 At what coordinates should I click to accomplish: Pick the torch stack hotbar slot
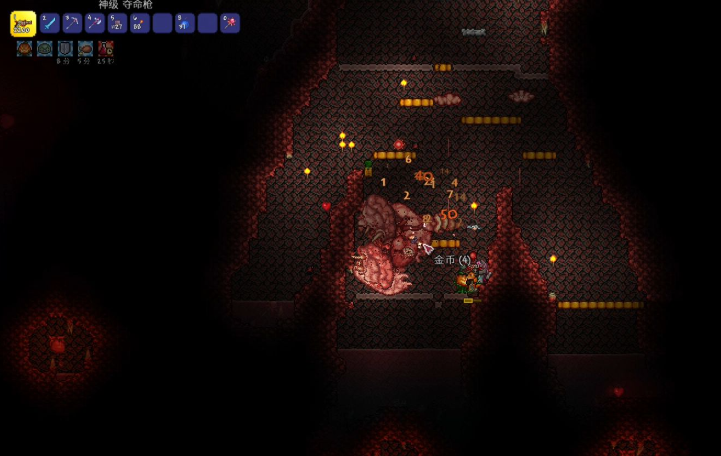[140, 23]
